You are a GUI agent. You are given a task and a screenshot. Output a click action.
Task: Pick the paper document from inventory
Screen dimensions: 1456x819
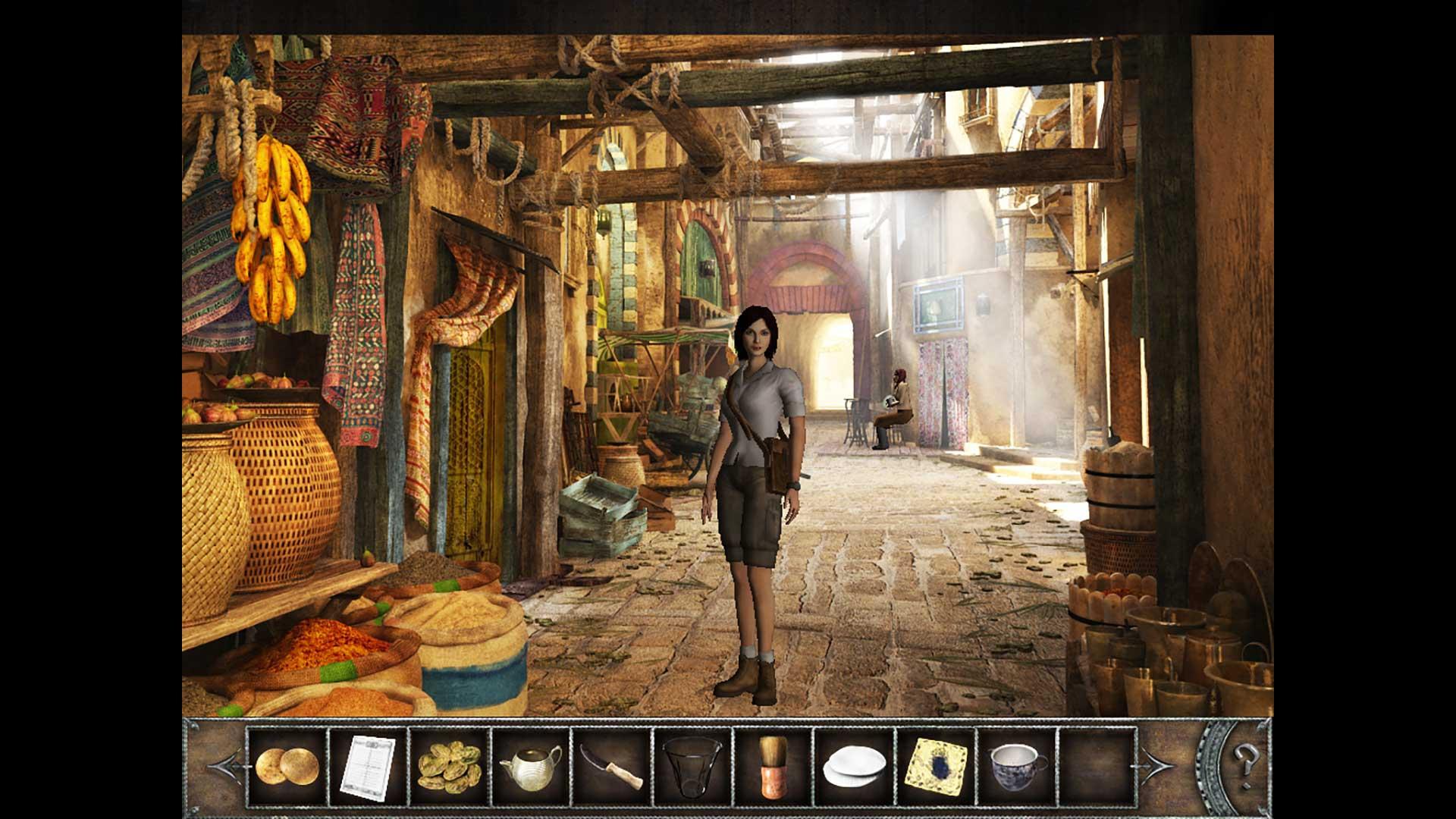pos(368,766)
